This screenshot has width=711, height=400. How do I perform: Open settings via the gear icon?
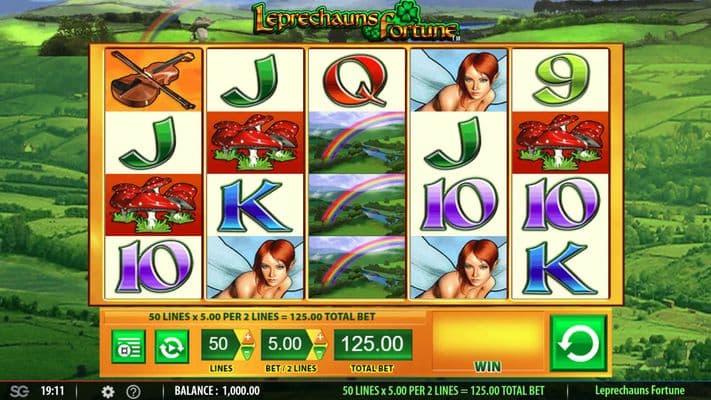tap(108, 391)
